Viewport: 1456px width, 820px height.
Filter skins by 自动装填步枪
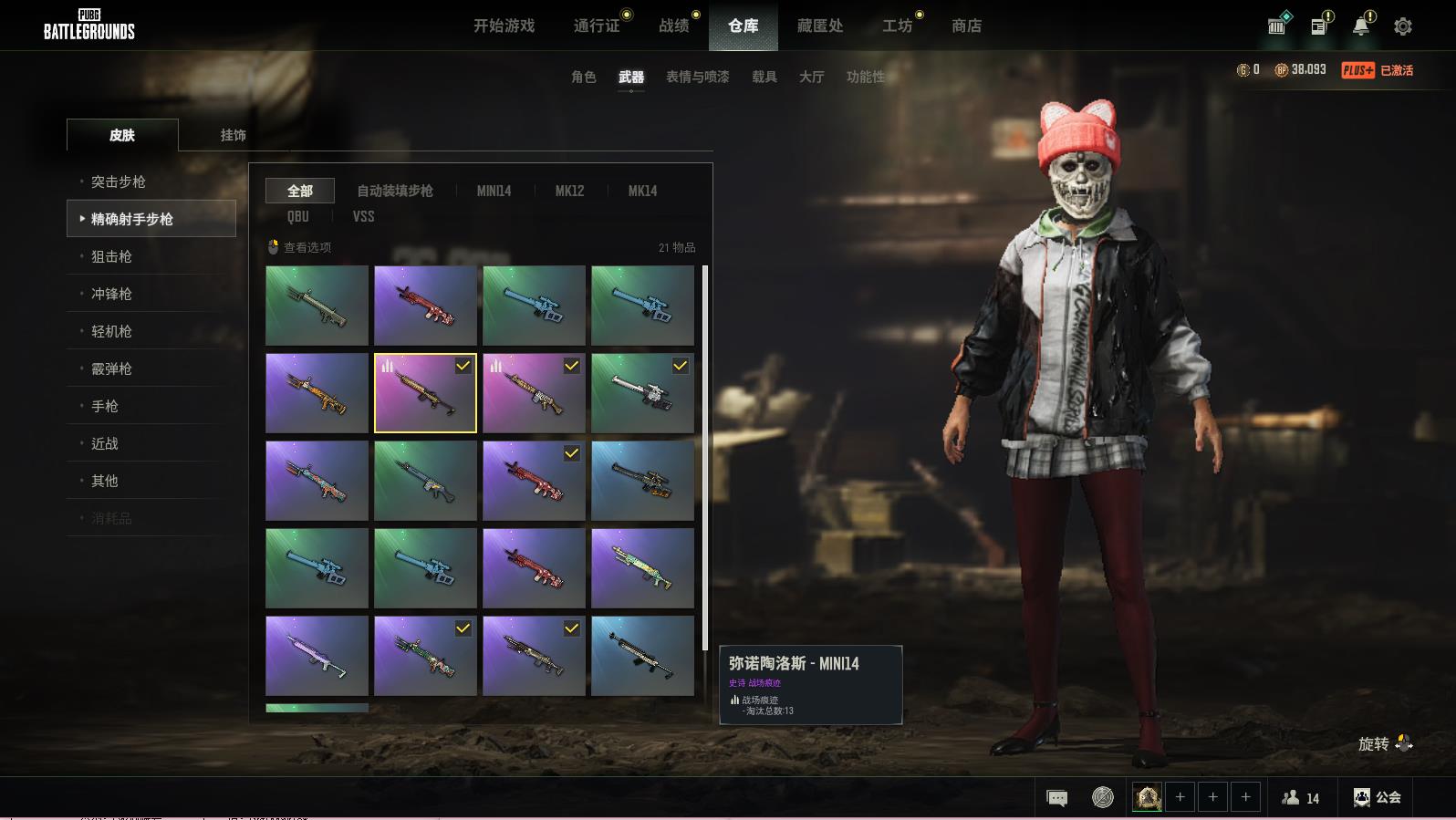point(394,191)
